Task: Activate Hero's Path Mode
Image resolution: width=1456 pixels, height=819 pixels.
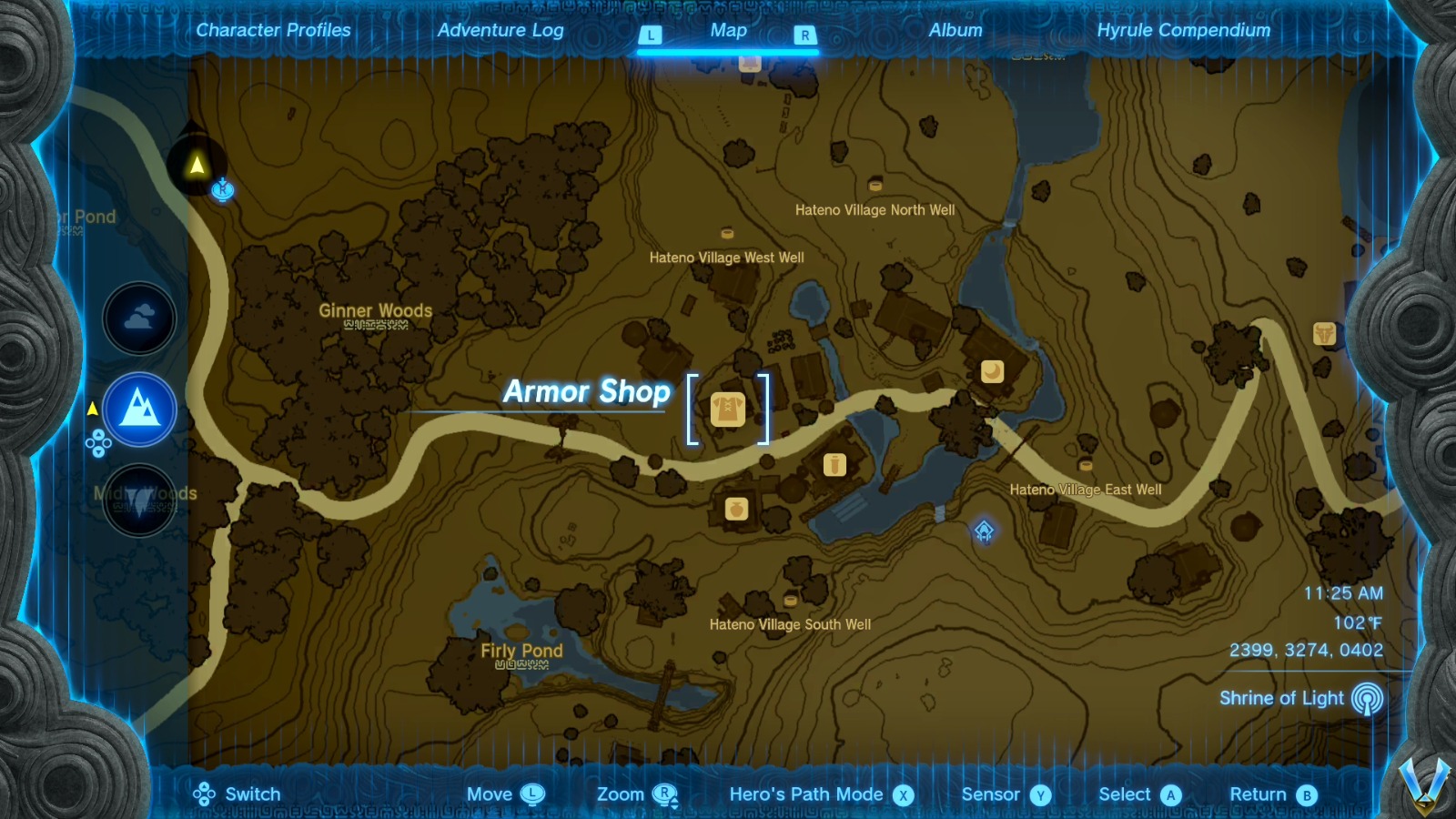Action: (806, 794)
